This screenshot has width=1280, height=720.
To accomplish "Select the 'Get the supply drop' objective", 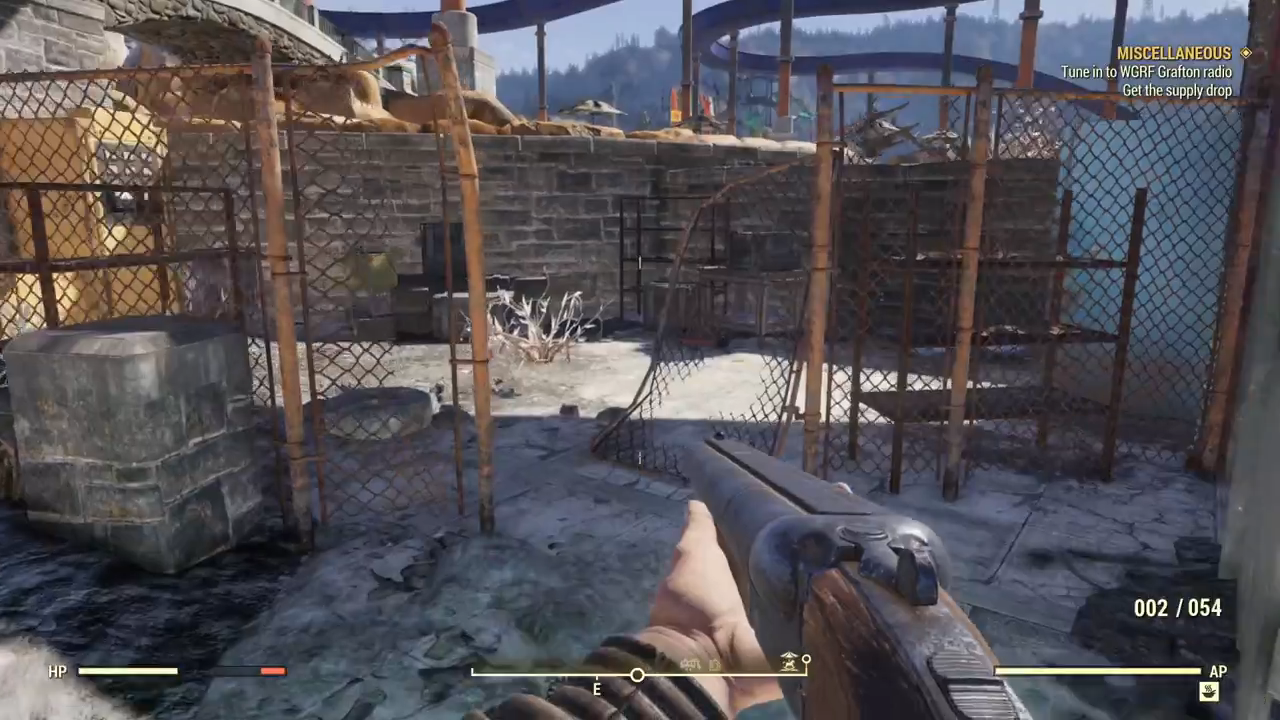I will point(1176,90).
